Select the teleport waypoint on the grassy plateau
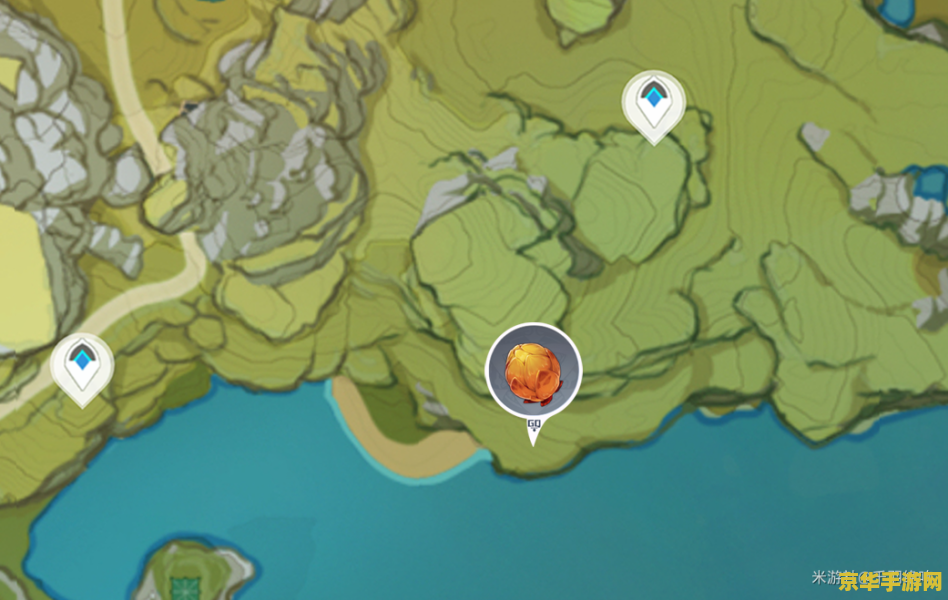Image resolution: width=948 pixels, height=600 pixels. pyautogui.click(x=653, y=102)
